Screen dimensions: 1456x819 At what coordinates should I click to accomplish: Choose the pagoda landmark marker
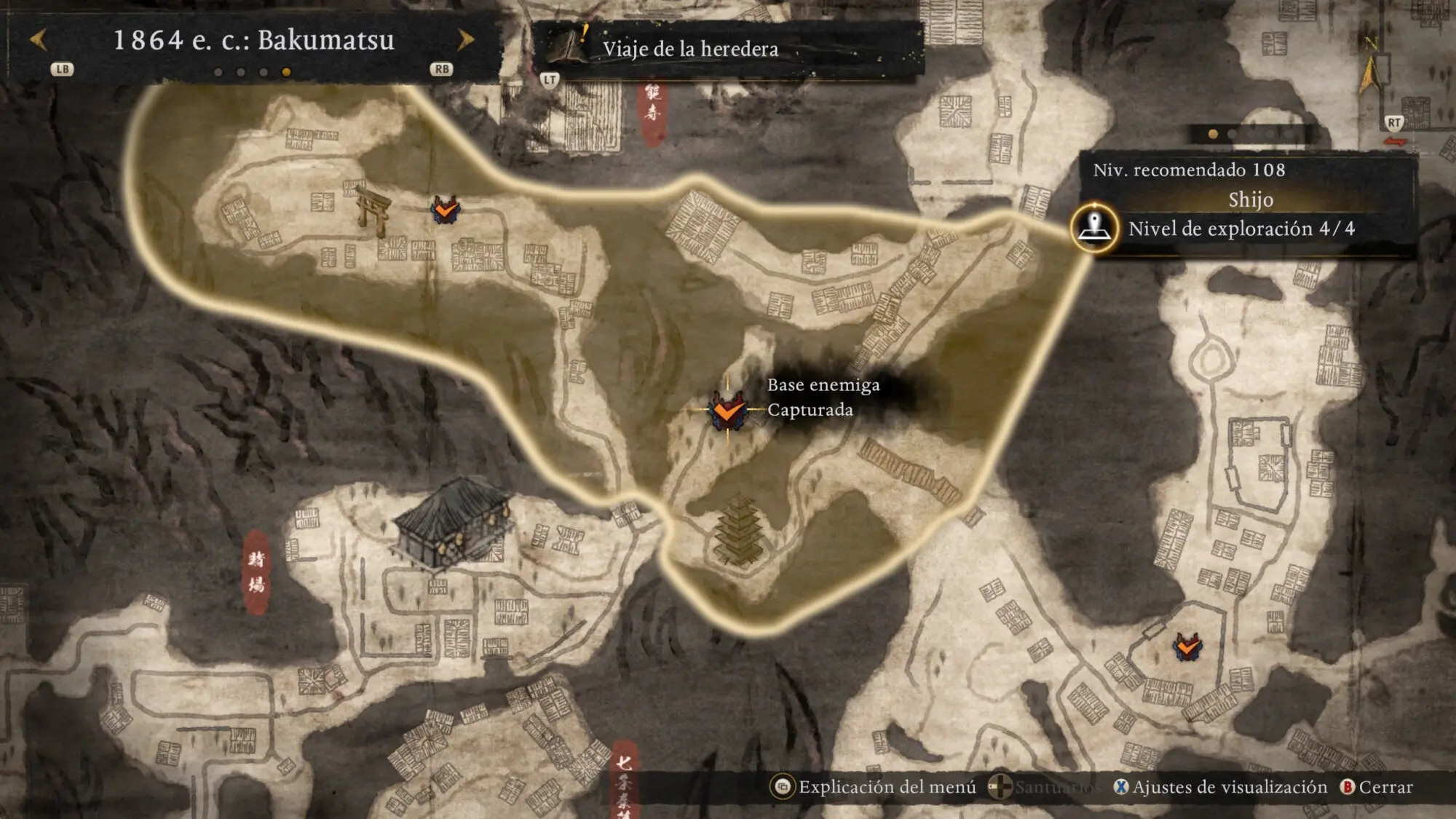[739, 530]
